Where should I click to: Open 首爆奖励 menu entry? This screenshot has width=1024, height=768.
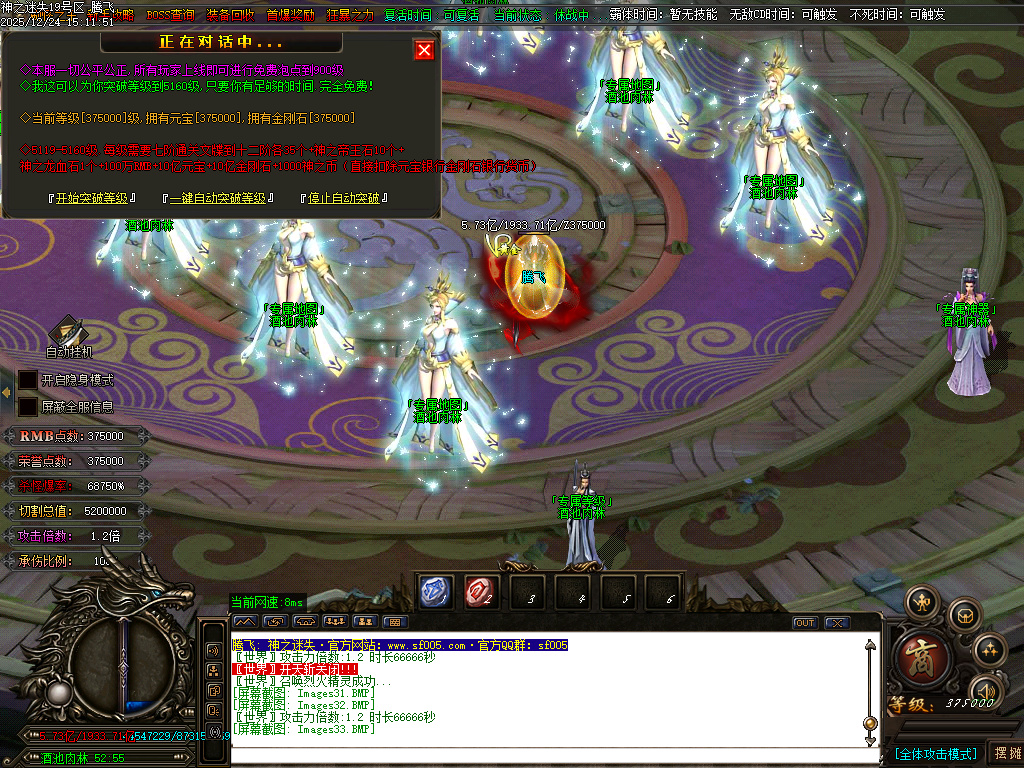click(290, 16)
